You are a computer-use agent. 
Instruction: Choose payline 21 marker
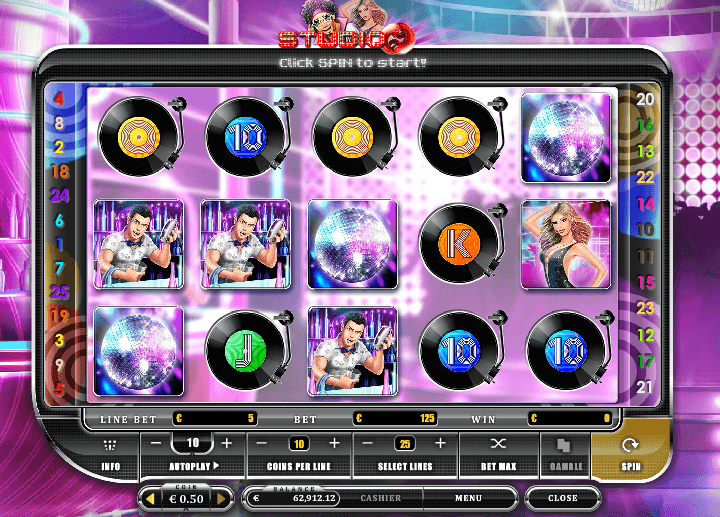pyautogui.click(x=645, y=387)
